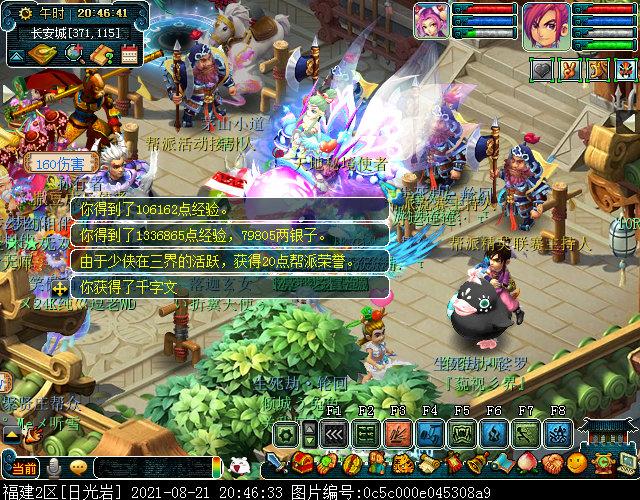Activate the F6 blue flame skill
This screenshot has height=500, width=640.
point(494,434)
